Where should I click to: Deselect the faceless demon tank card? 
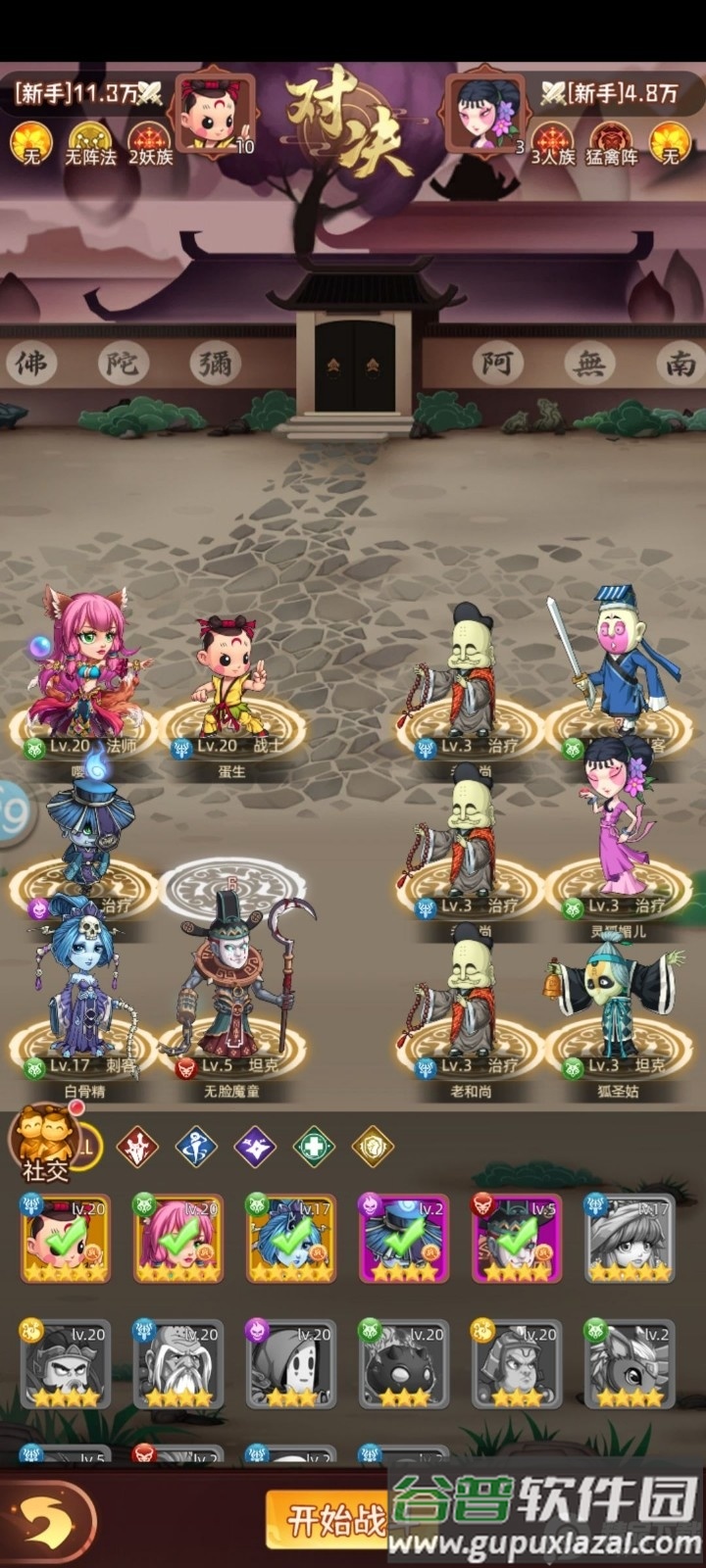(x=517, y=1238)
